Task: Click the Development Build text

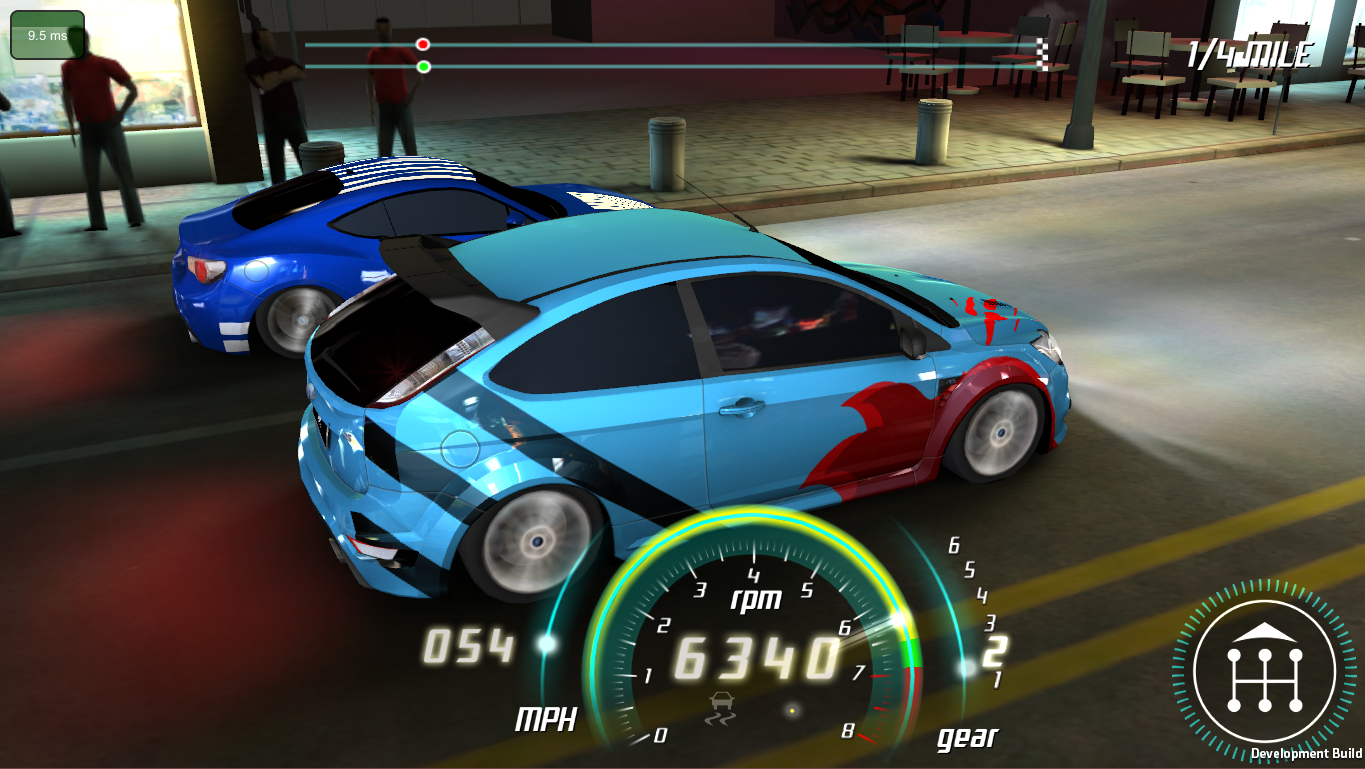Action: click(1307, 753)
